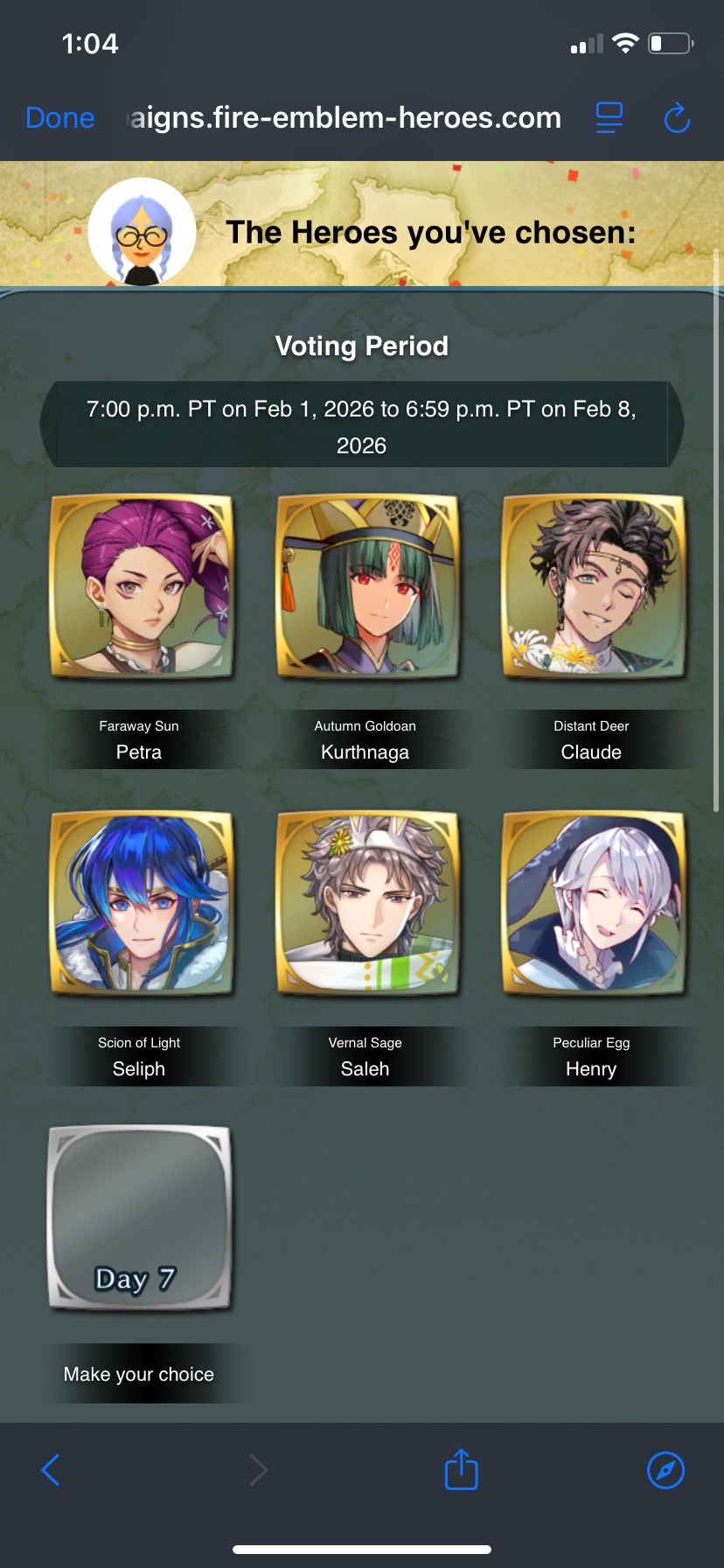Open the Peculiar Egg Henry portrait
The height and width of the screenshot is (1568, 724).
[x=593, y=903]
